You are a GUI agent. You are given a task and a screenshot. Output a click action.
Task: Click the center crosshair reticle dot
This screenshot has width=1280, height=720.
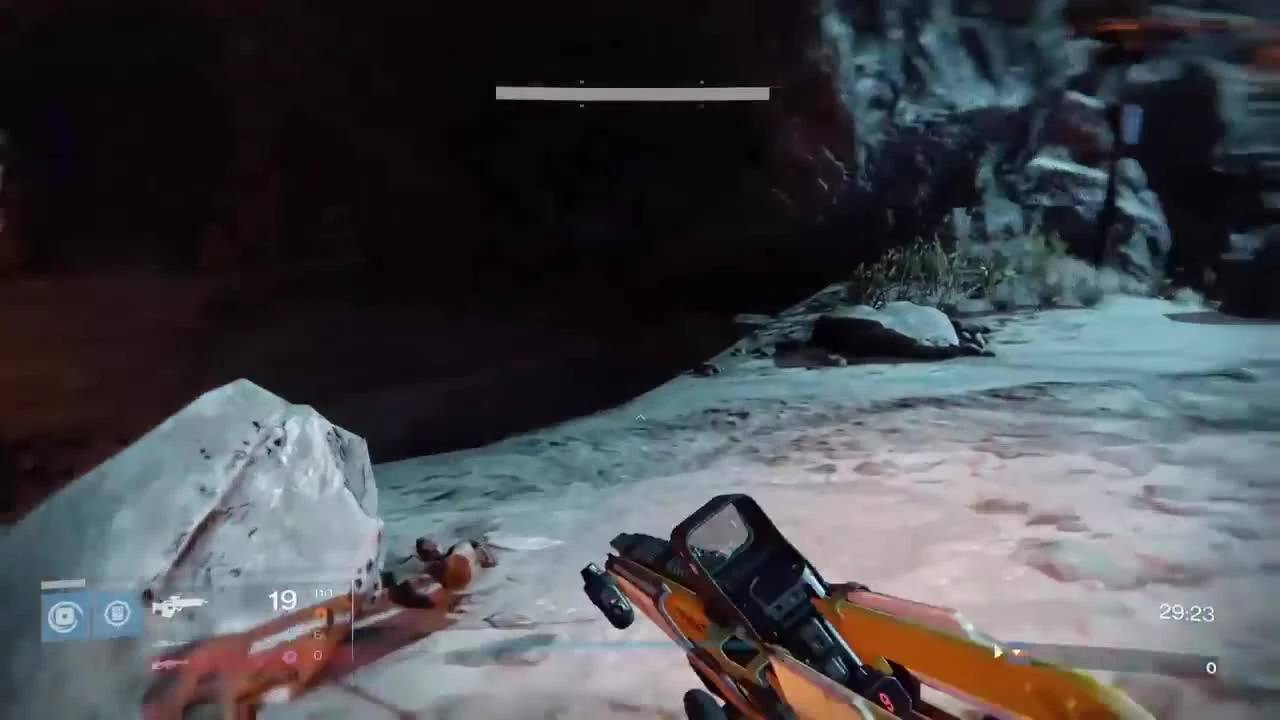[x=640, y=418]
